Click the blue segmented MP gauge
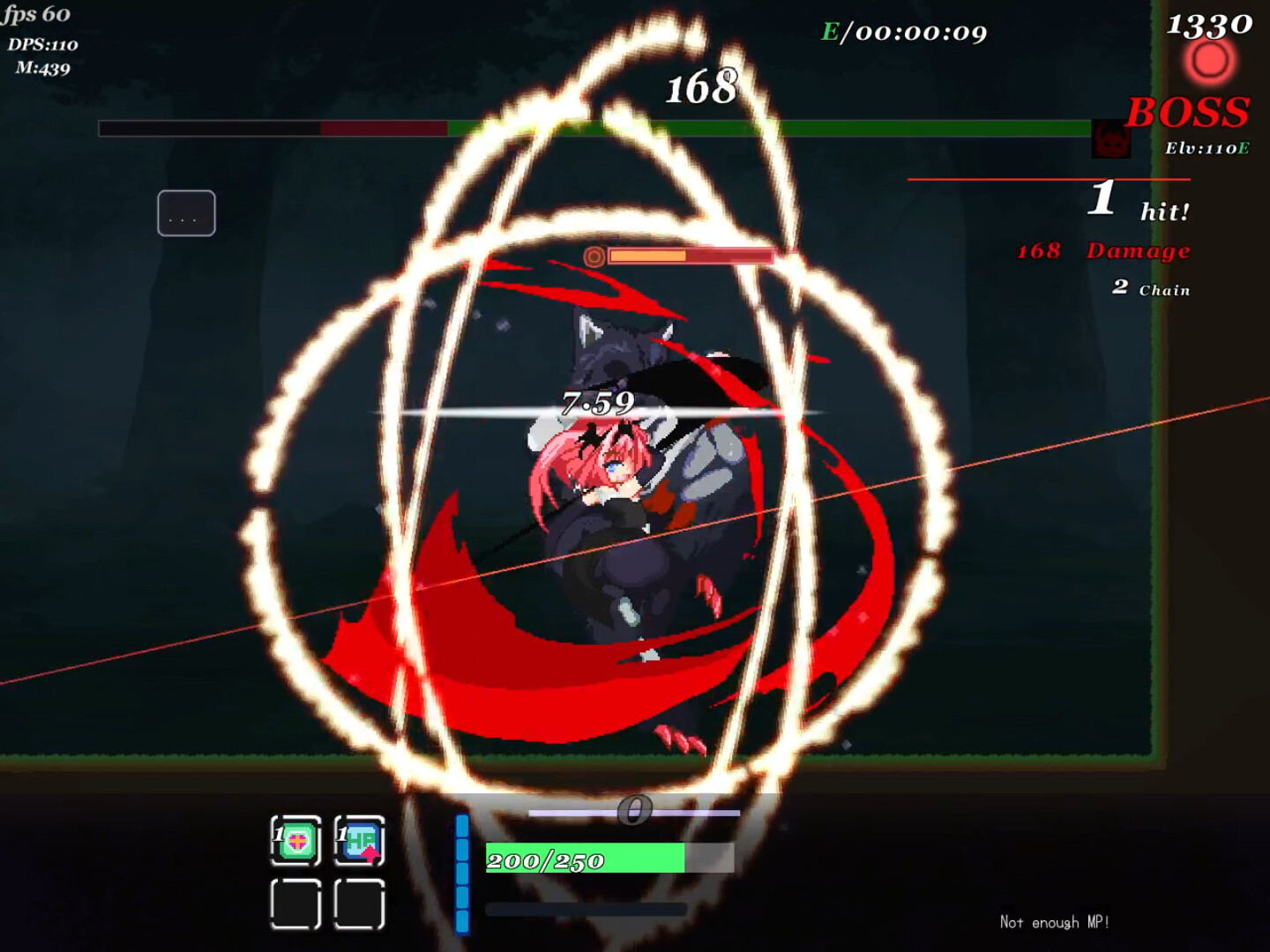Image resolution: width=1270 pixels, height=952 pixels. [x=461, y=873]
